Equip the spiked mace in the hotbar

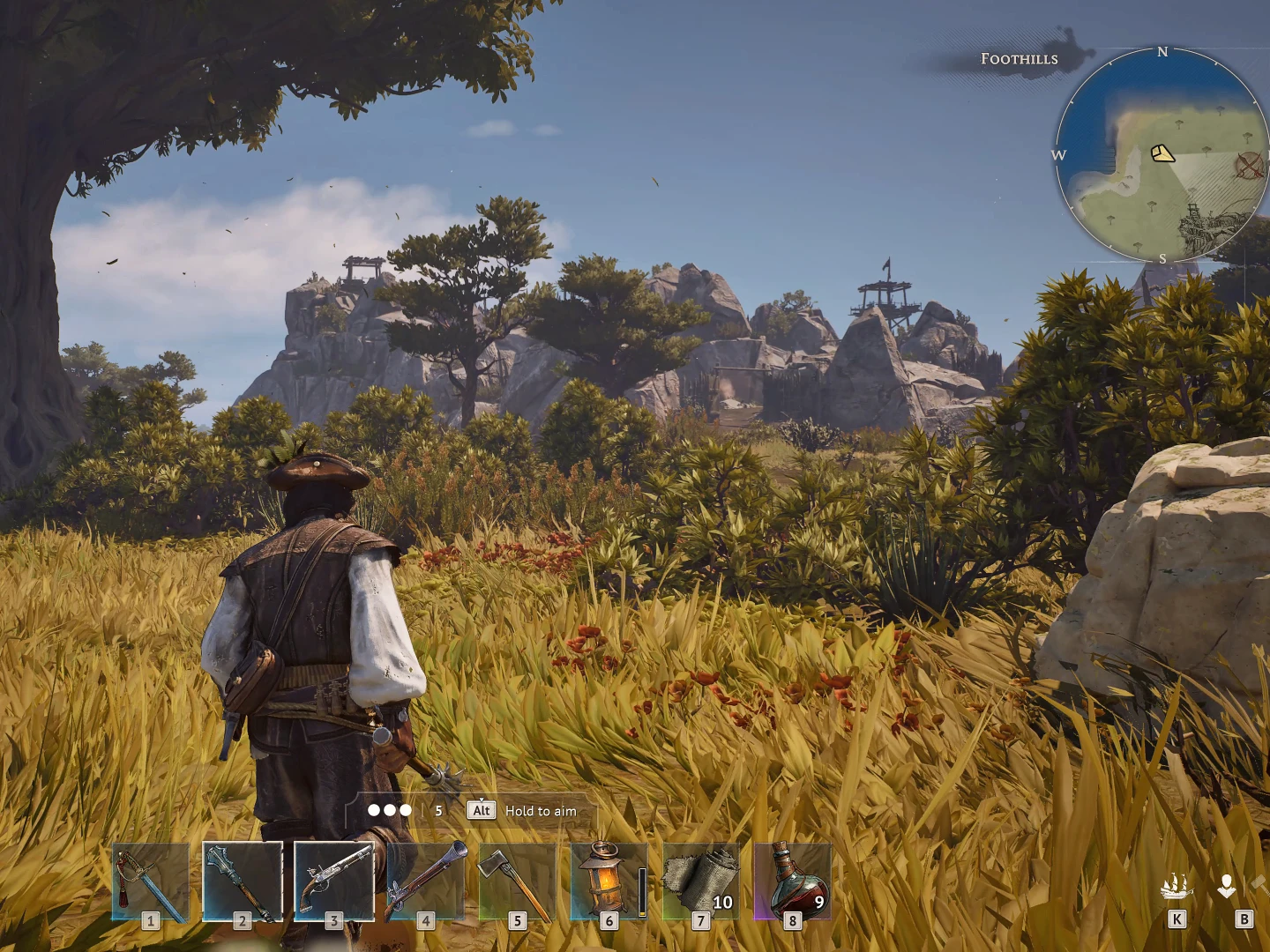coord(243,881)
